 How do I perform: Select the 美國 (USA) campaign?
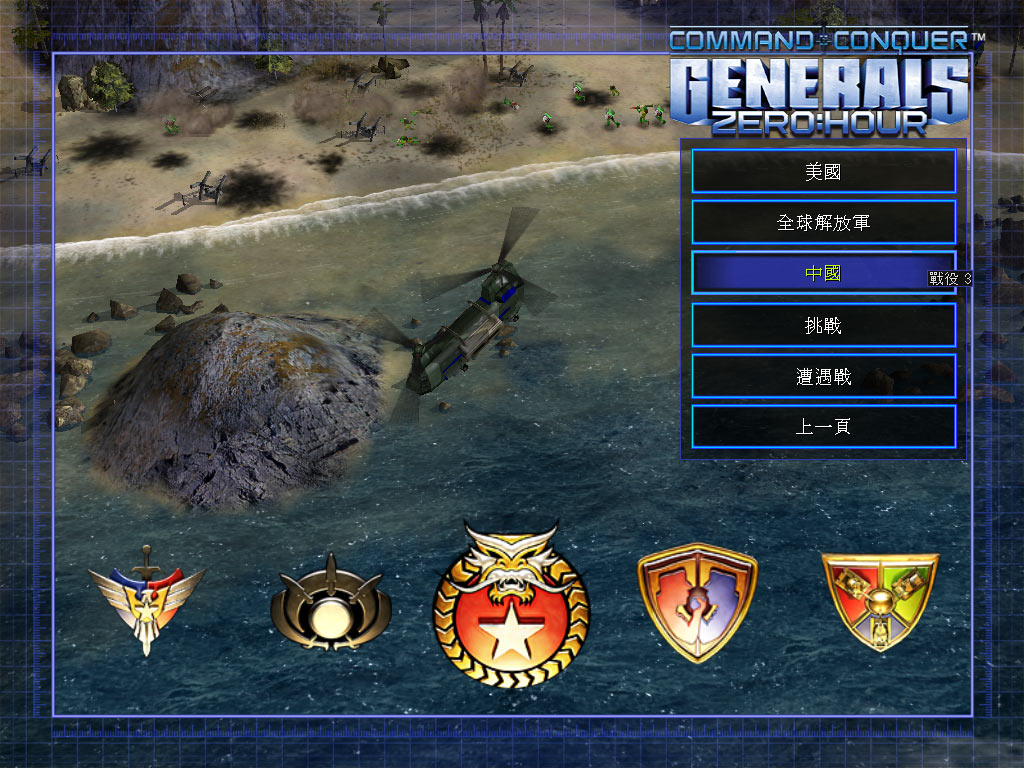click(x=823, y=171)
